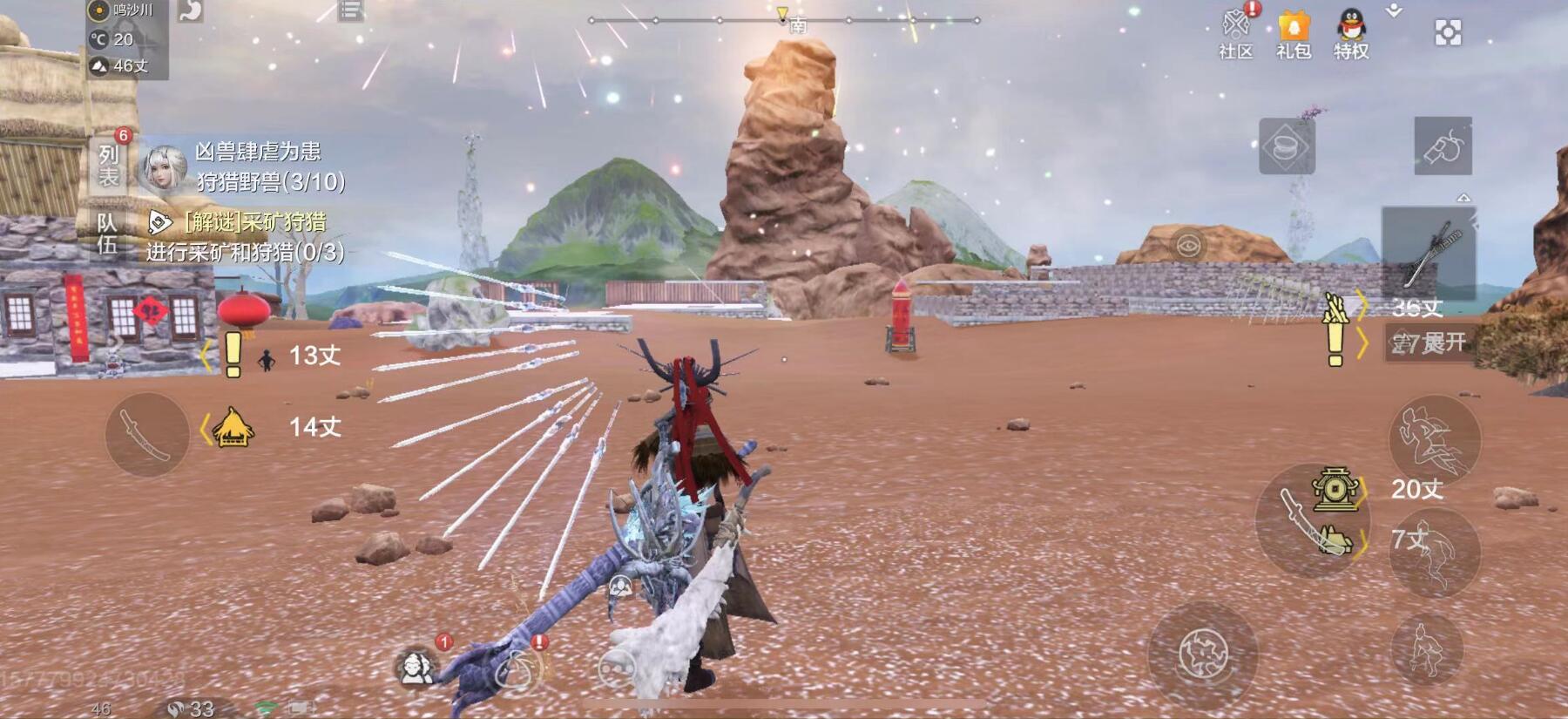Screen dimensions: 1568x719
Task: Tap the left-side sword button
Action: pos(146,434)
